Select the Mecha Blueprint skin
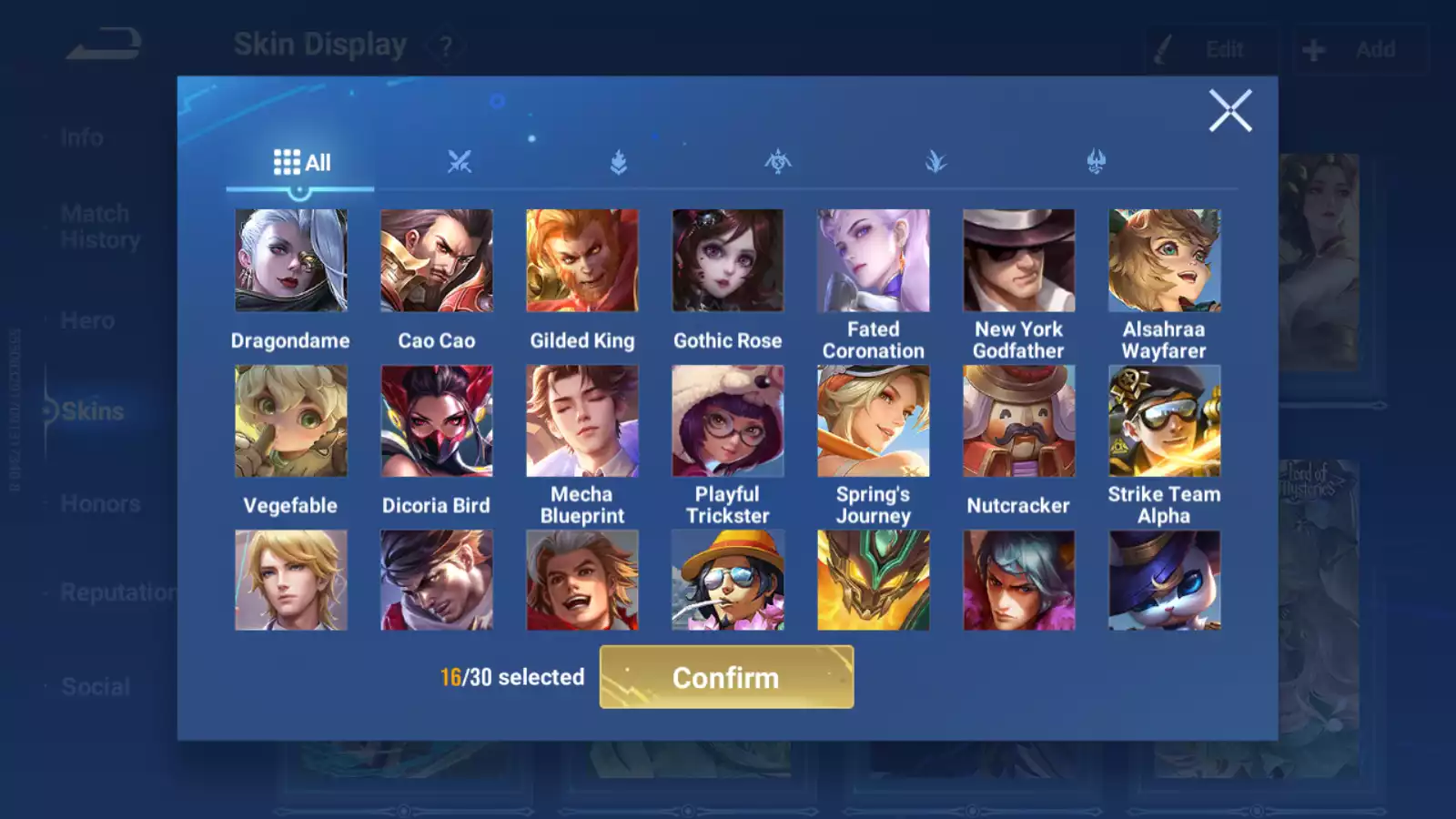 click(581, 421)
